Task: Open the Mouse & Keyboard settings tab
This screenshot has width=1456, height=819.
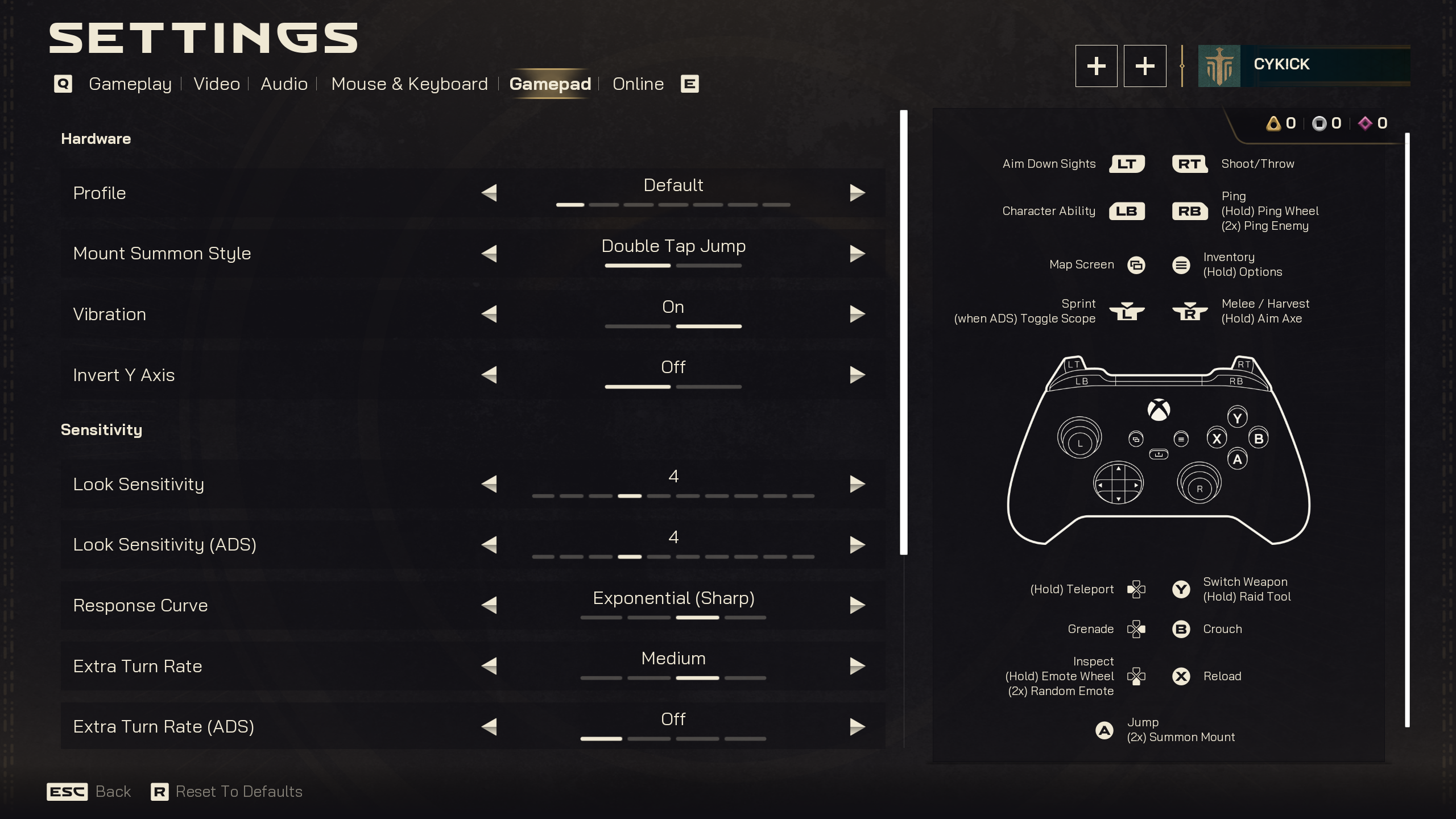Action: [x=409, y=84]
